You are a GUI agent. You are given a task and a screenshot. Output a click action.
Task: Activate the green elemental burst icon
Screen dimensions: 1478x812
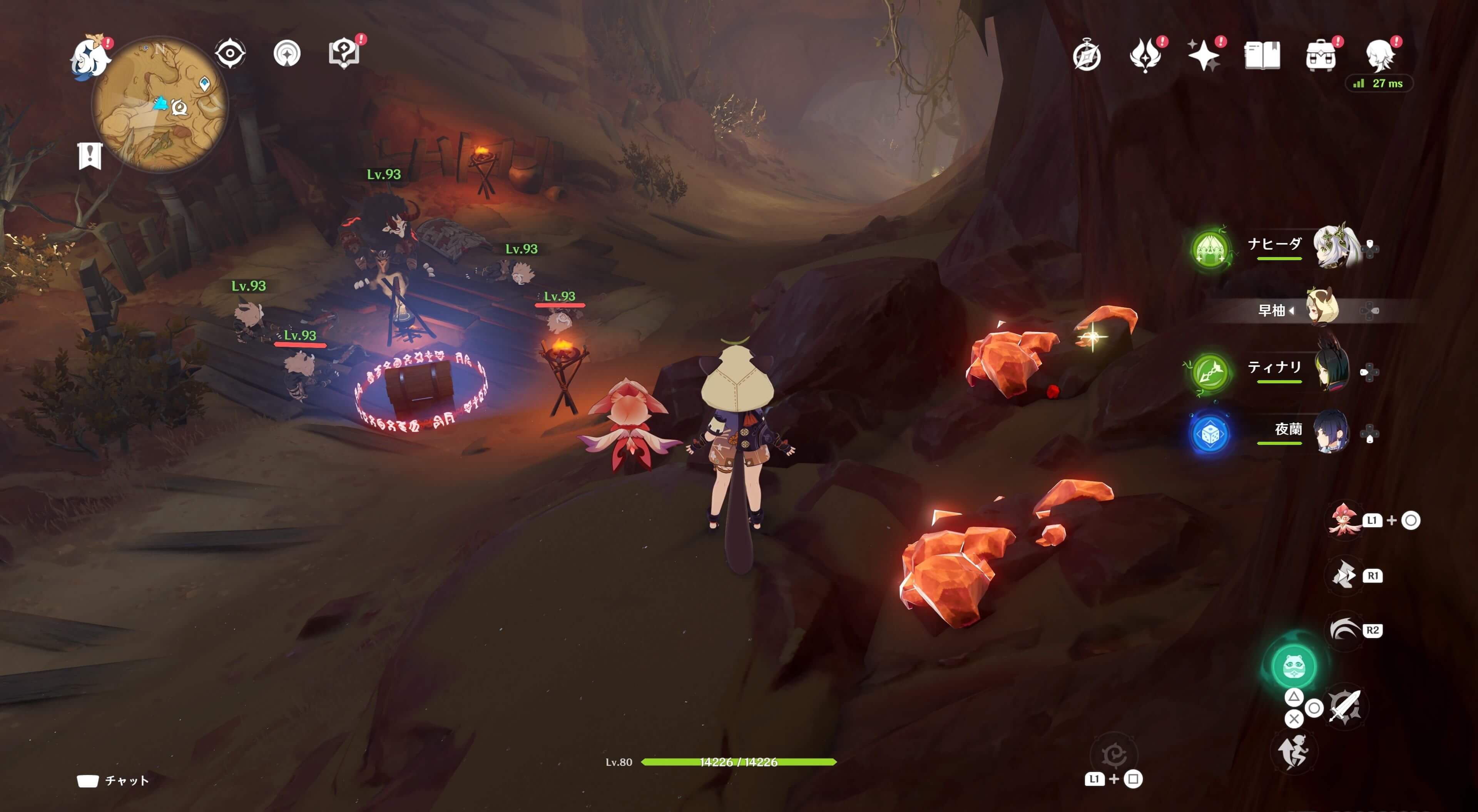[x=1293, y=666]
